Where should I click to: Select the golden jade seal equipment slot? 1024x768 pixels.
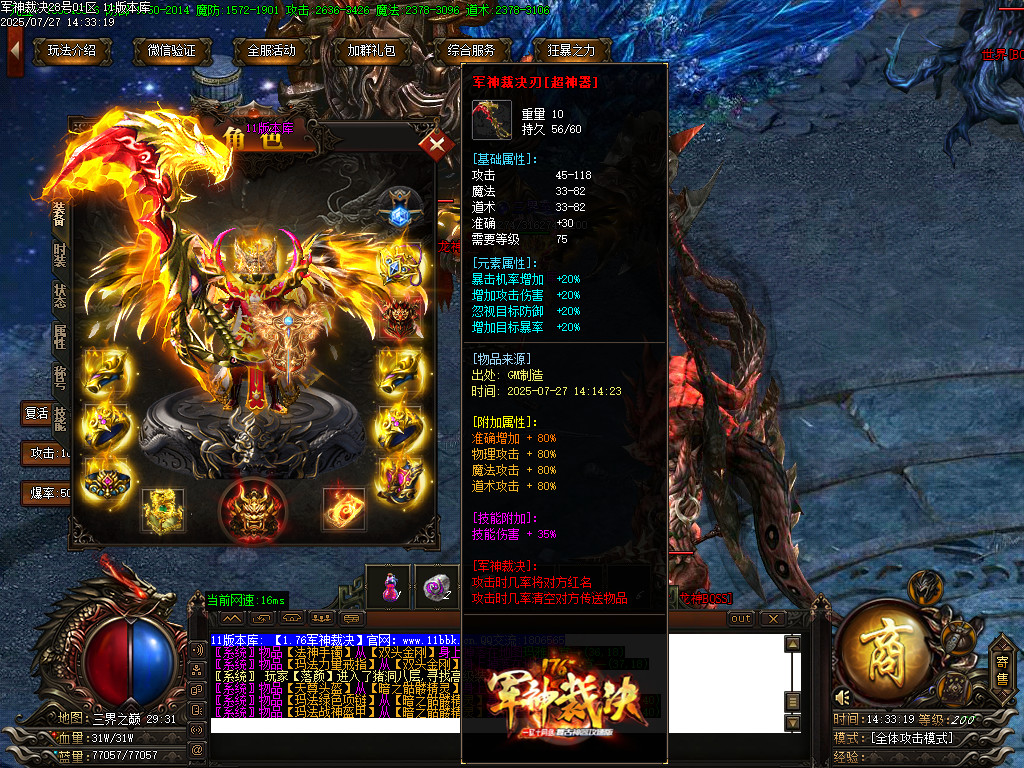(x=161, y=510)
